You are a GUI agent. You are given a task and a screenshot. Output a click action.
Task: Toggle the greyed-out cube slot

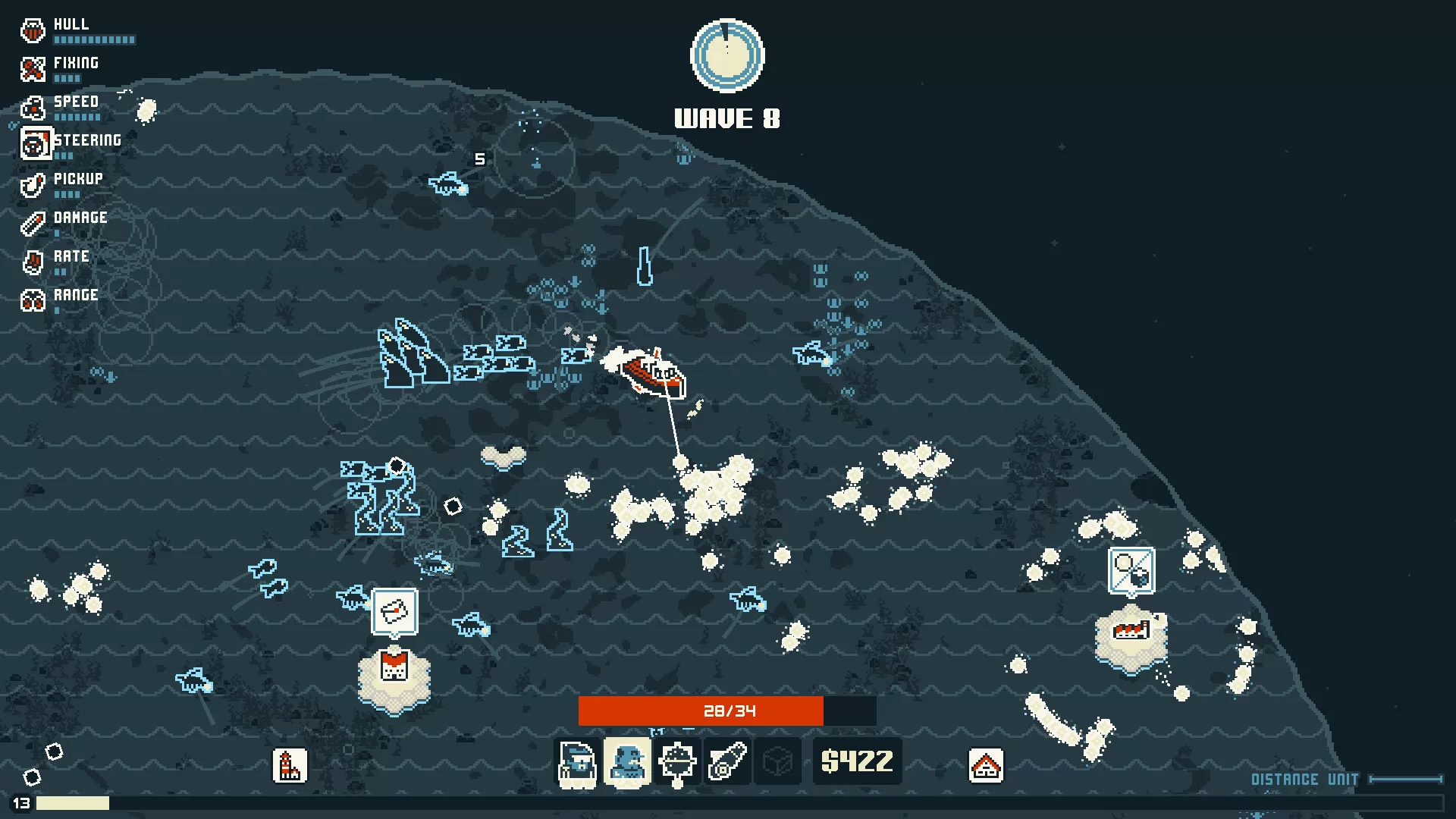click(x=778, y=762)
